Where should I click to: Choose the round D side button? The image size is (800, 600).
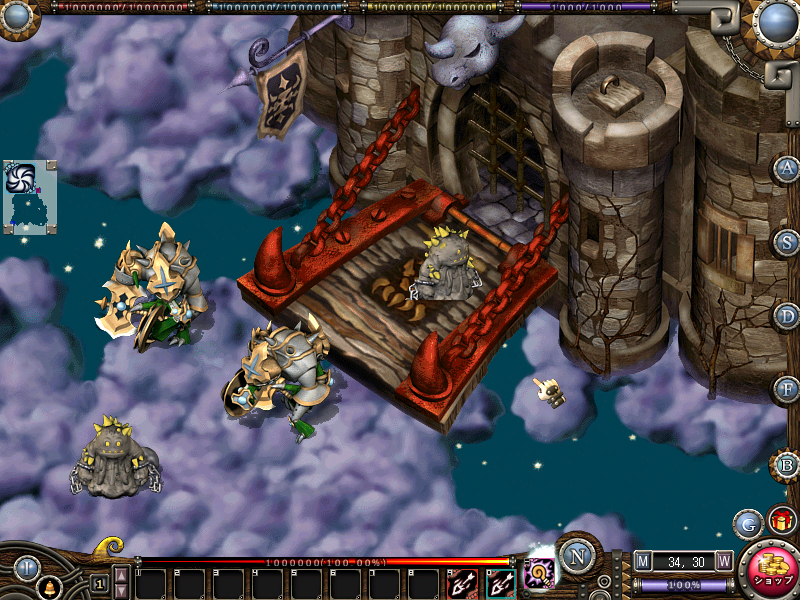click(787, 315)
